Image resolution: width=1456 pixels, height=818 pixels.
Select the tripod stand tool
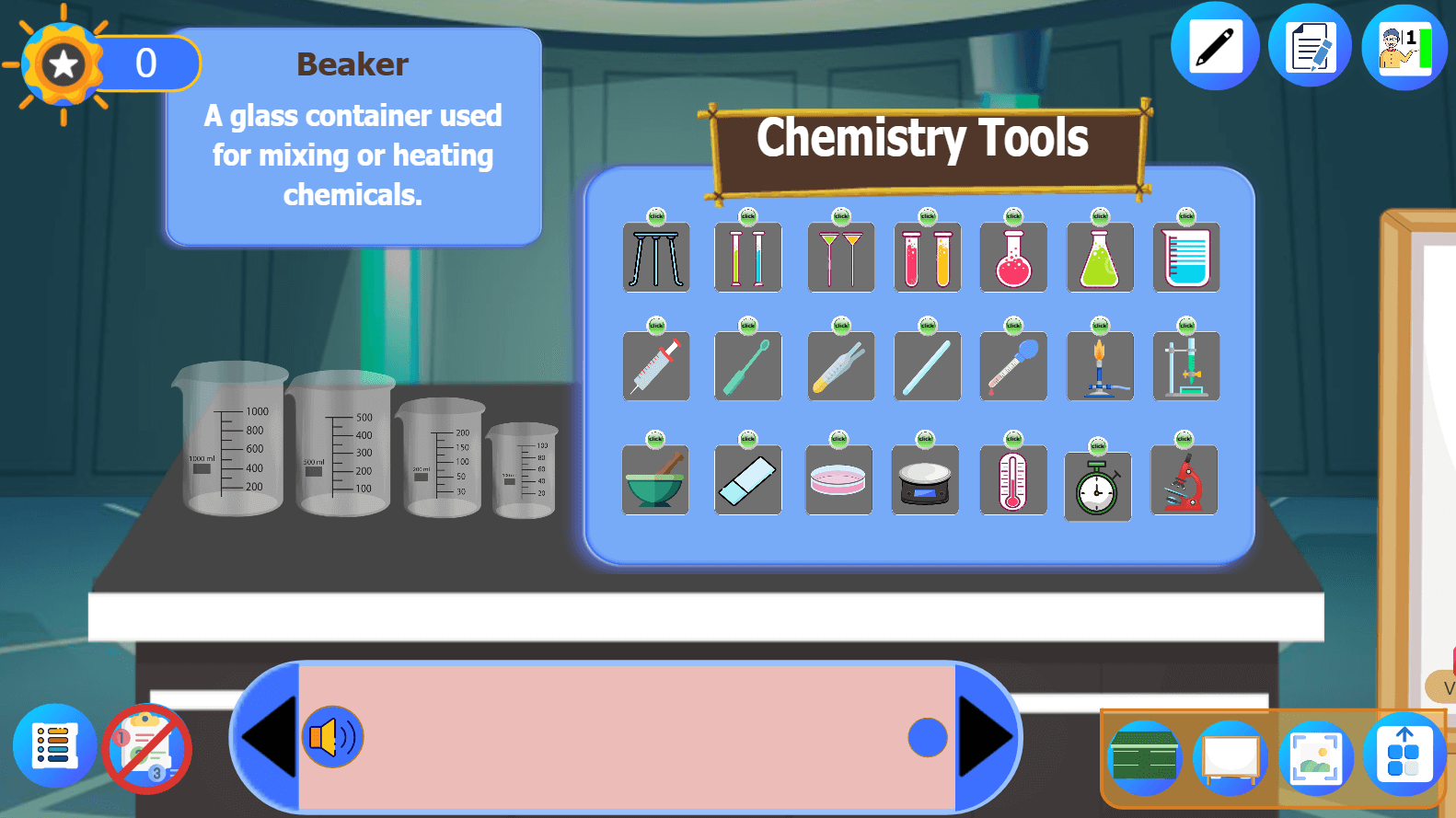pyautogui.click(x=655, y=258)
